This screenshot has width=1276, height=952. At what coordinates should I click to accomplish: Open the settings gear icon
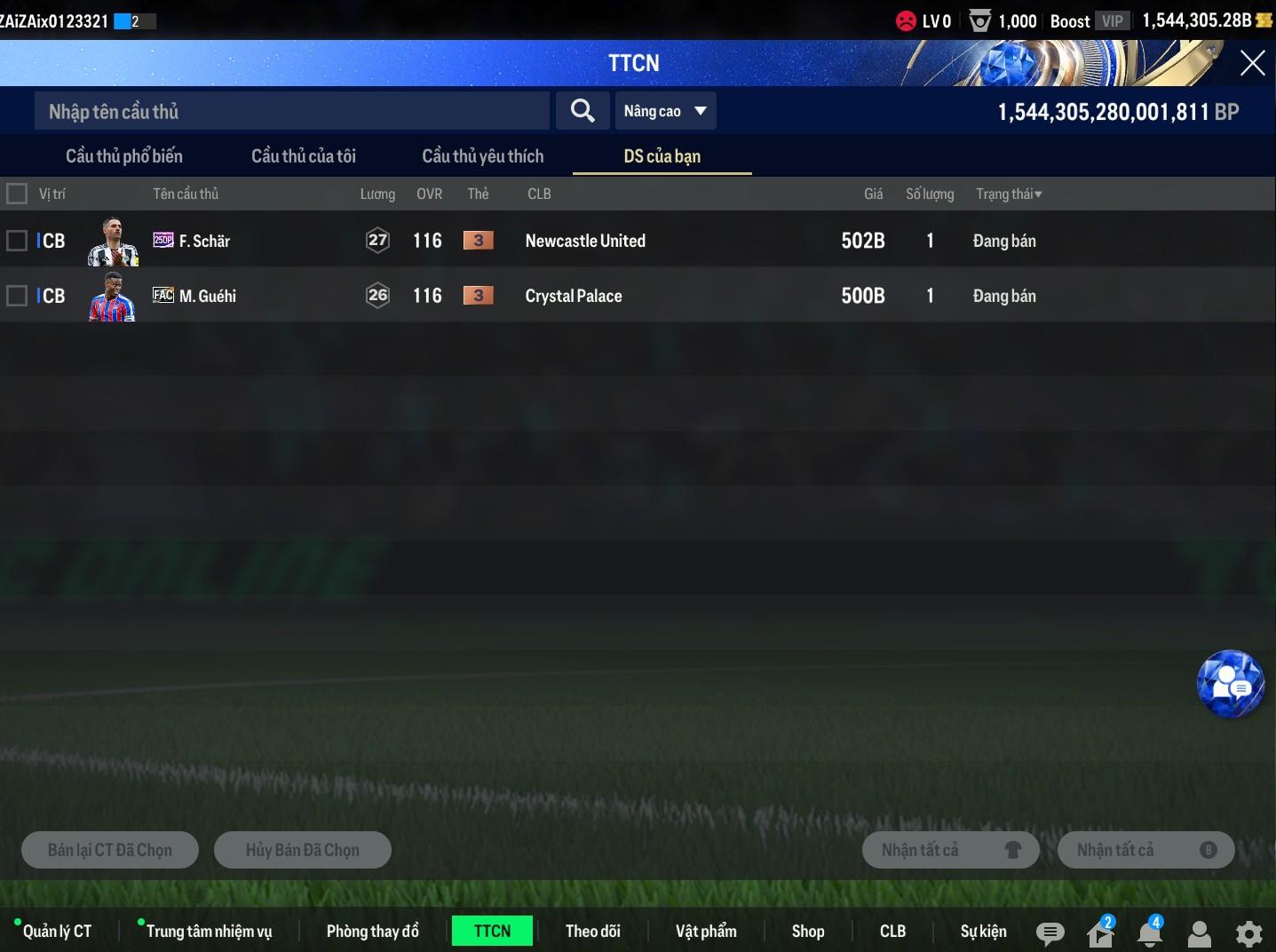tap(1248, 933)
